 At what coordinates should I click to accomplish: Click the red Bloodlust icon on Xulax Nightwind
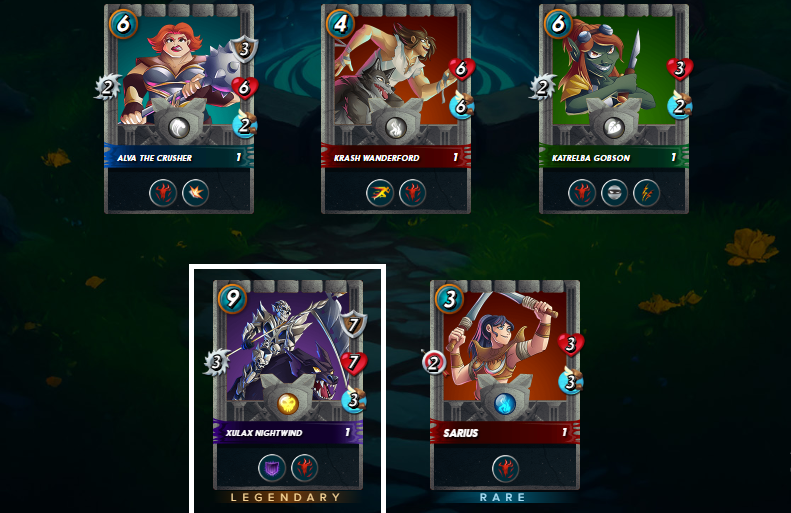(304, 467)
